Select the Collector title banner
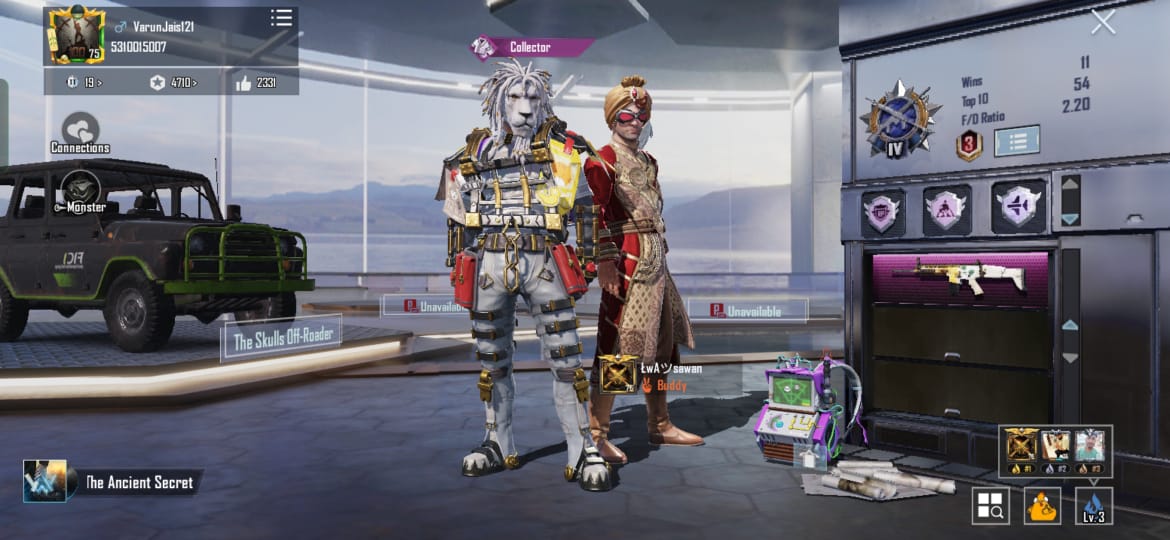 click(x=530, y=47)
